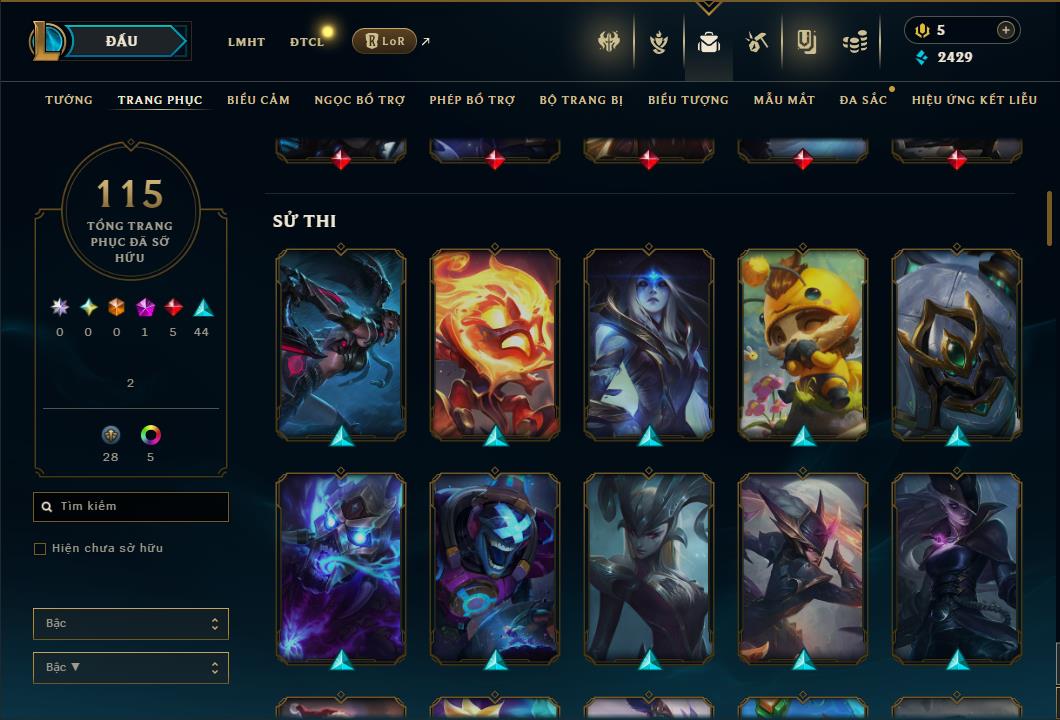This screenshot has height=720, width=1060.
Task: Open the LMHT home tab
Action: click(246, 42)
